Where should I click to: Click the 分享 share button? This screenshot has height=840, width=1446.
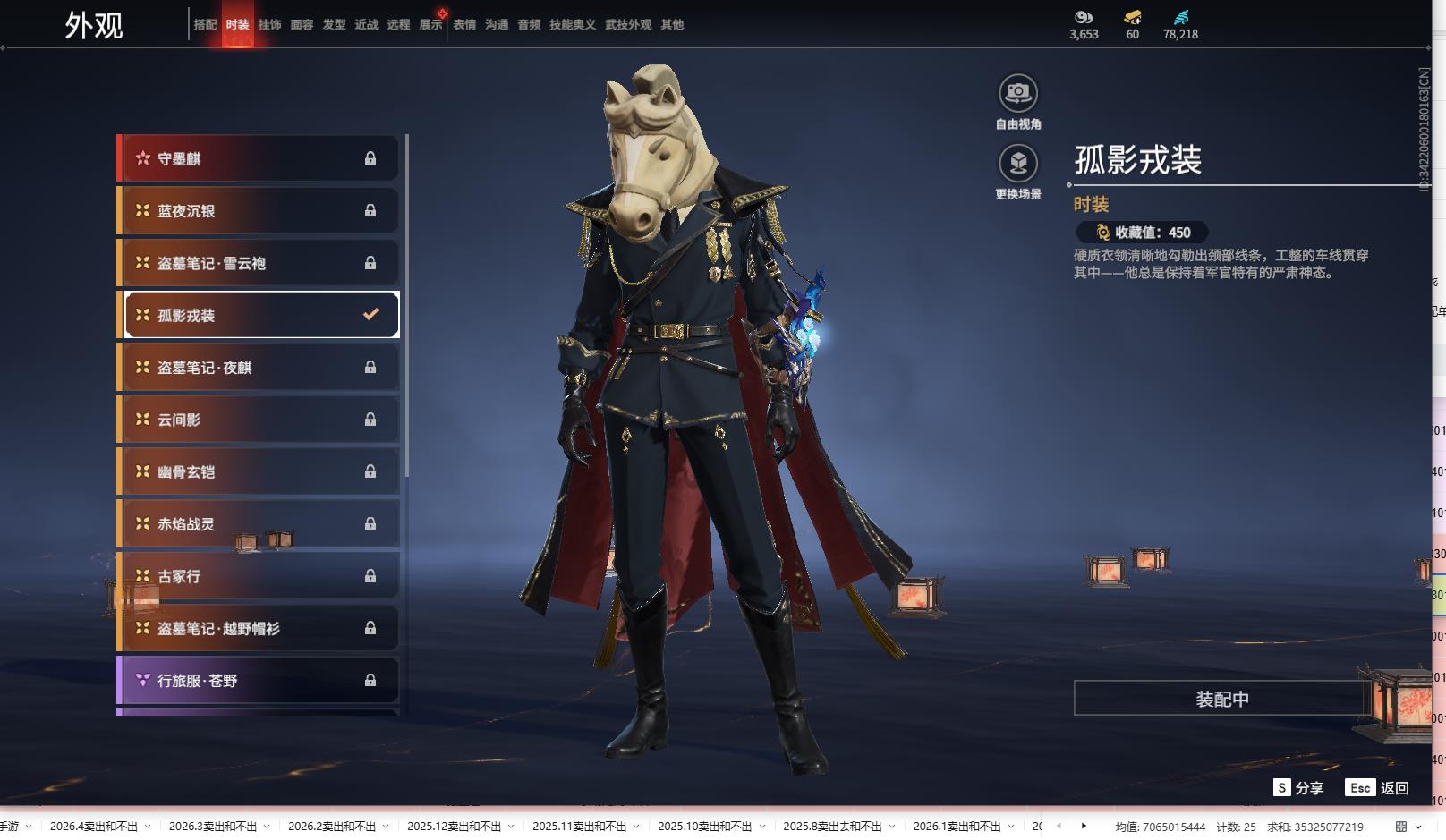coord(1298,788)
